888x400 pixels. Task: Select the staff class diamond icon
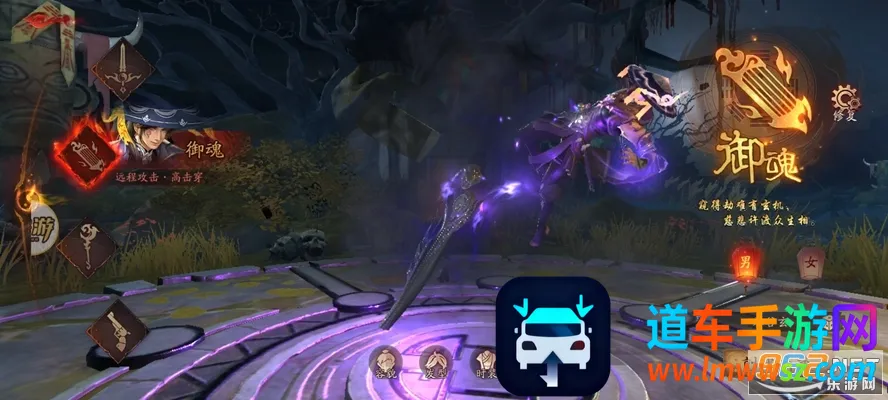(86, 248)
